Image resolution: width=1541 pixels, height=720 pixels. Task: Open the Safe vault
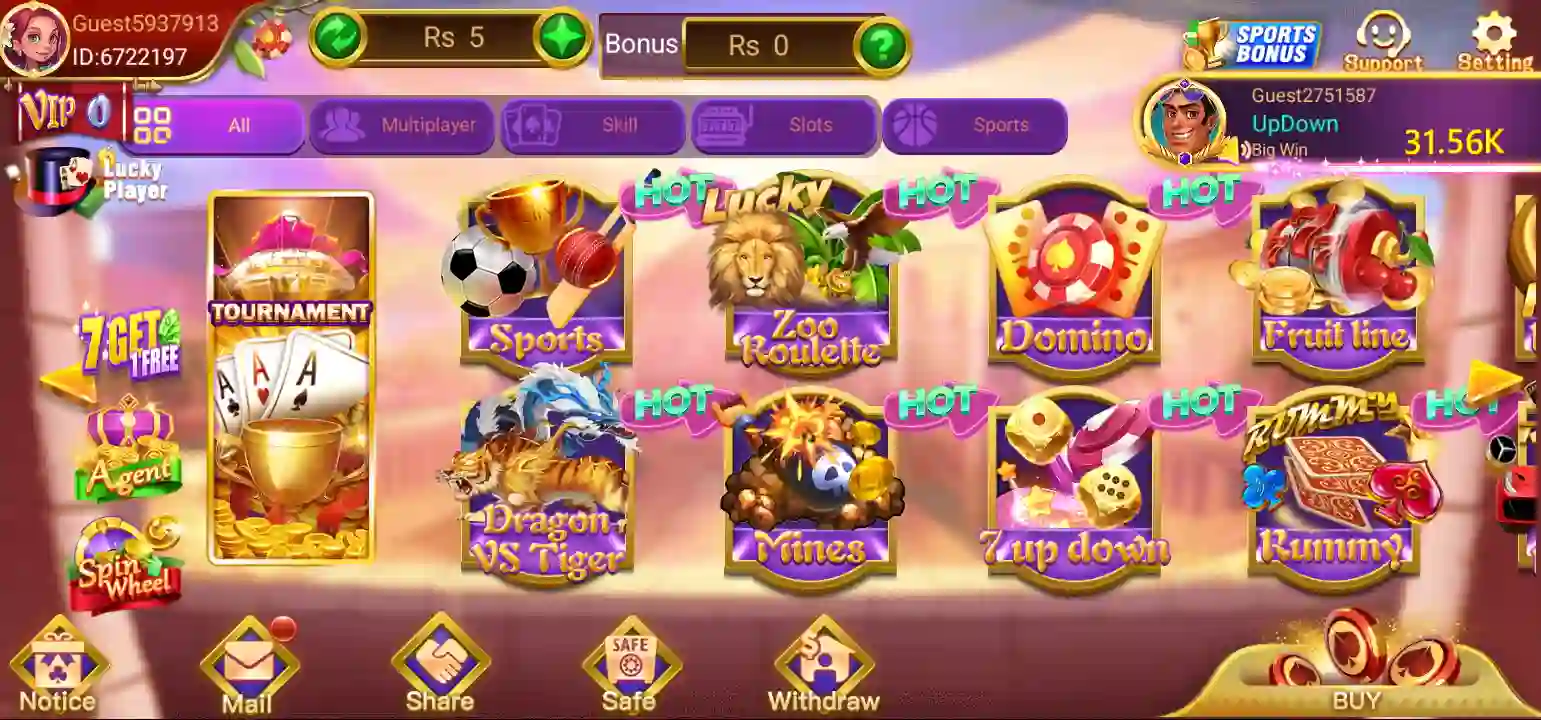tap(632, 660)
